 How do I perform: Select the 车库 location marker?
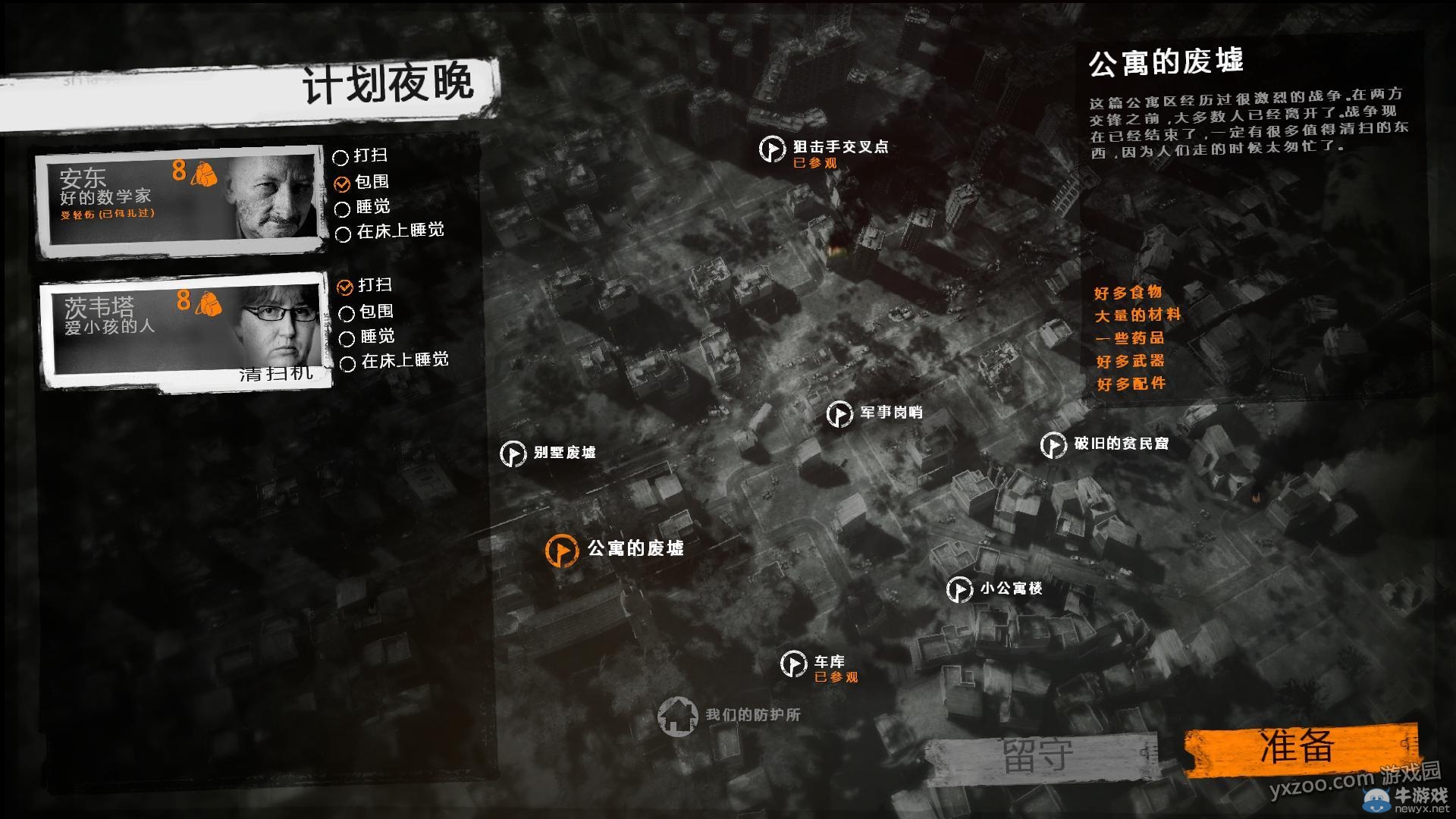tap(793, 664)
